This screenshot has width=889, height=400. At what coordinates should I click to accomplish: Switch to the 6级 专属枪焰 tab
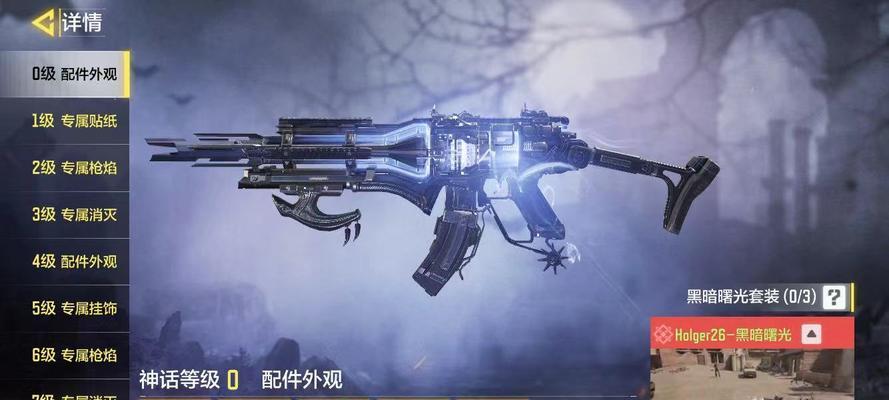click(x=64, y=355)
